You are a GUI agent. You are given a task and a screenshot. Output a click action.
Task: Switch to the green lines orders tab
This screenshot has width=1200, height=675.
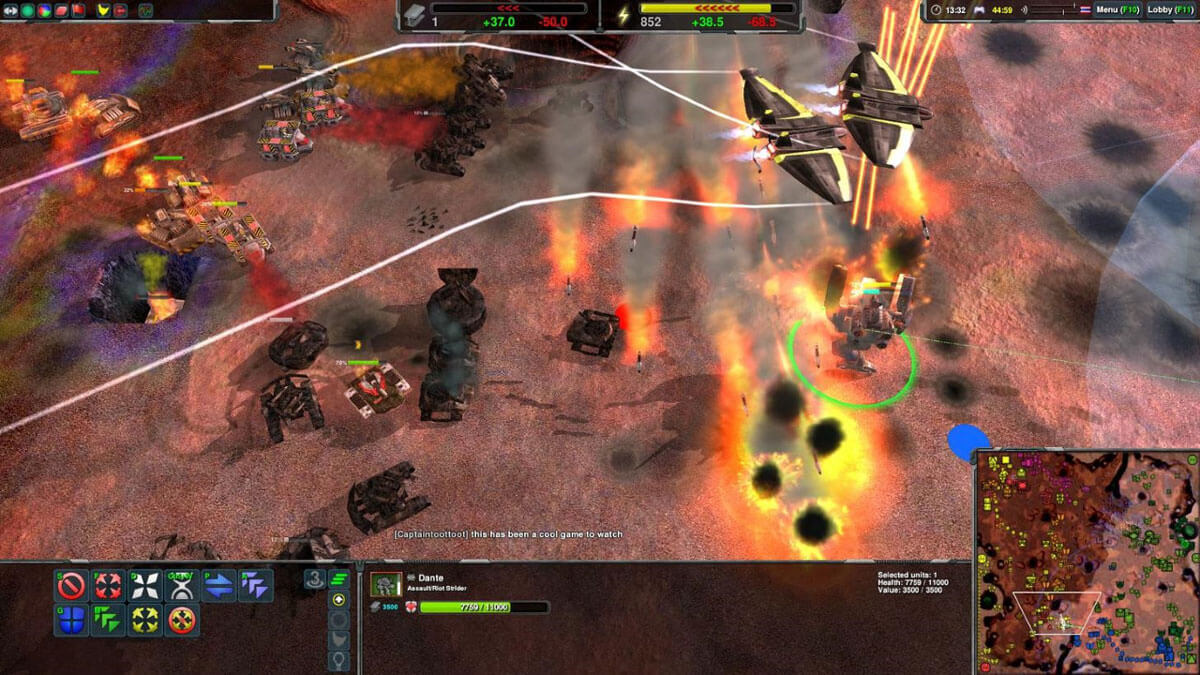(339, 578)
